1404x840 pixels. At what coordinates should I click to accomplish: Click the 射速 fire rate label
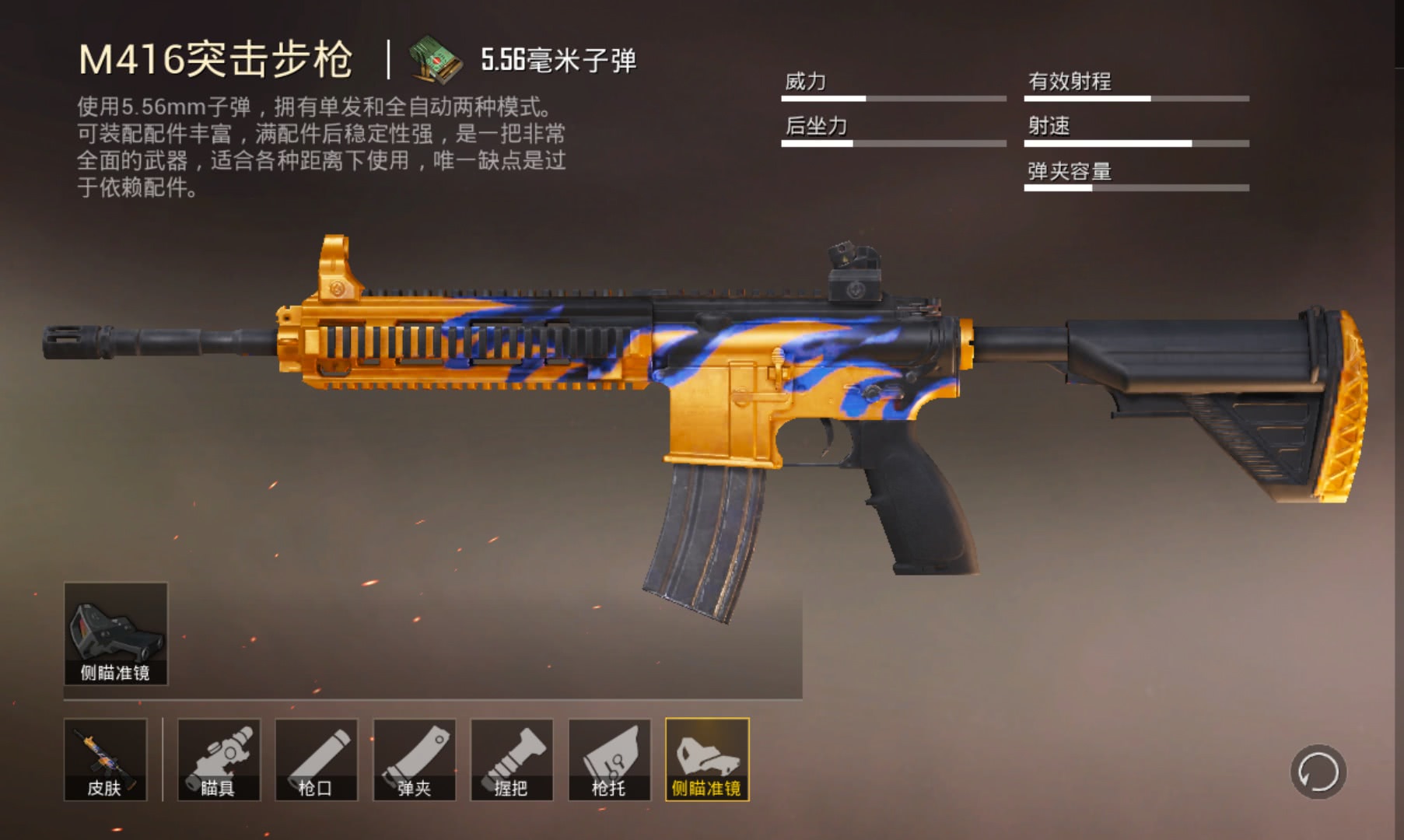click(x=1048, y=123)
